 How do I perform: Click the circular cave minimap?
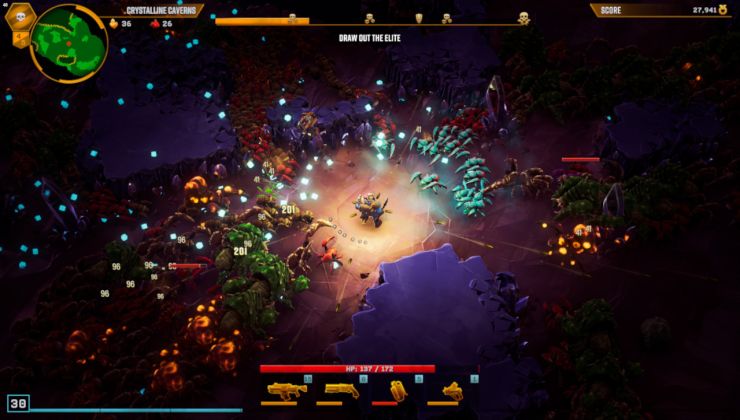pos(68,41)
